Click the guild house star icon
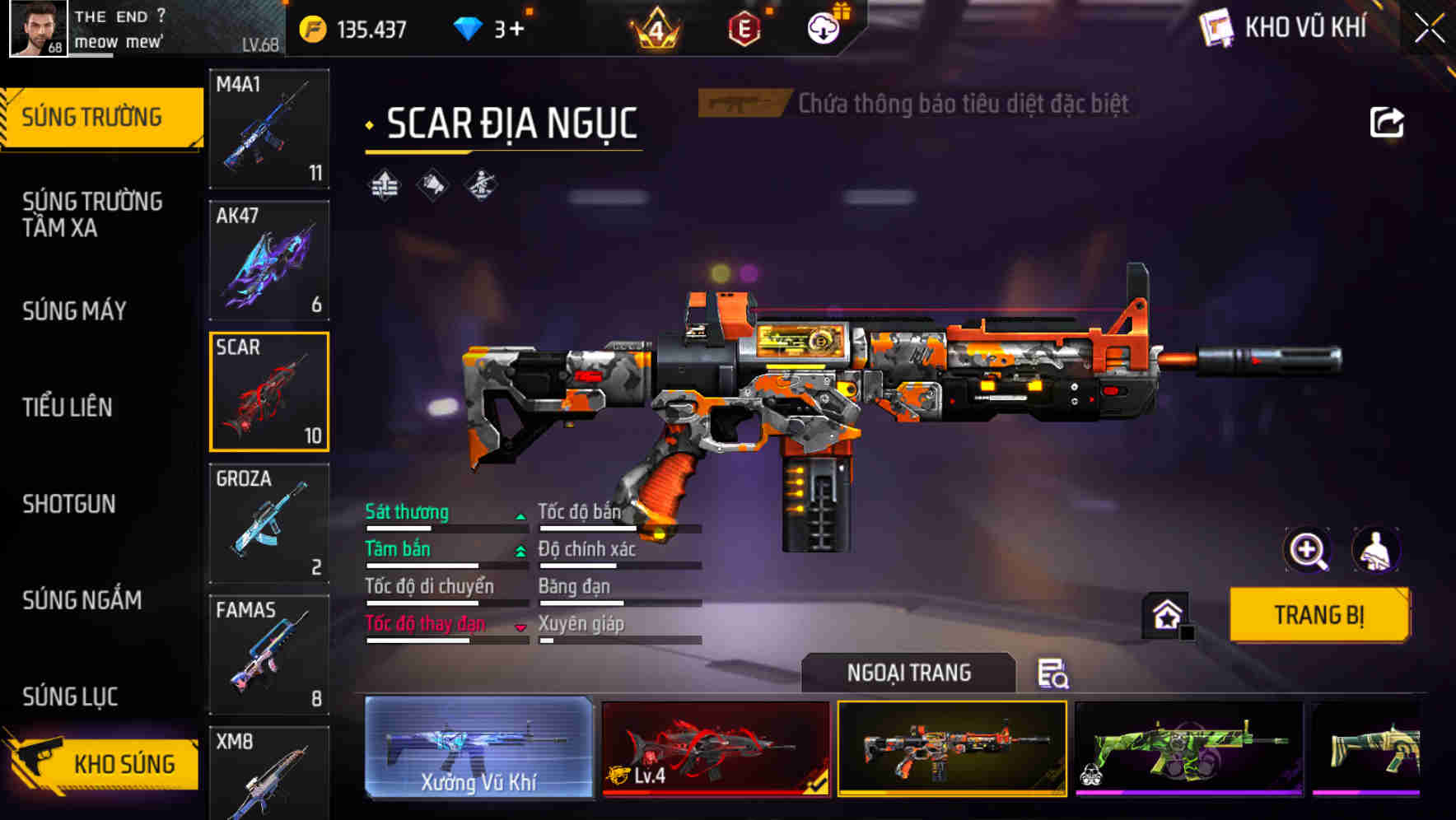The height and width of the screenshot is (820, 1456). point(1164,616)
